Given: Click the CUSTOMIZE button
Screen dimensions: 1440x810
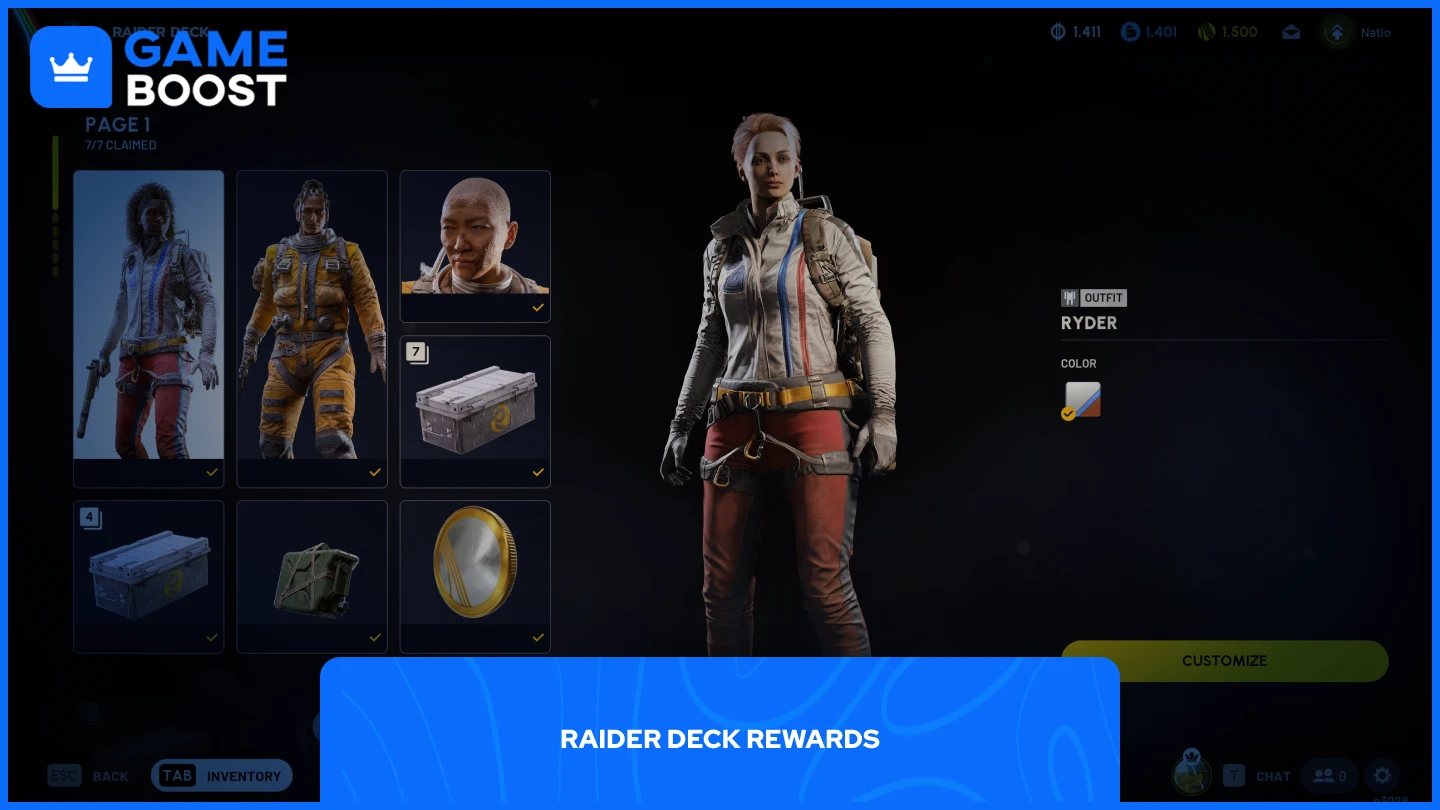Looking at the screenshot, I should pos(1225,661).
